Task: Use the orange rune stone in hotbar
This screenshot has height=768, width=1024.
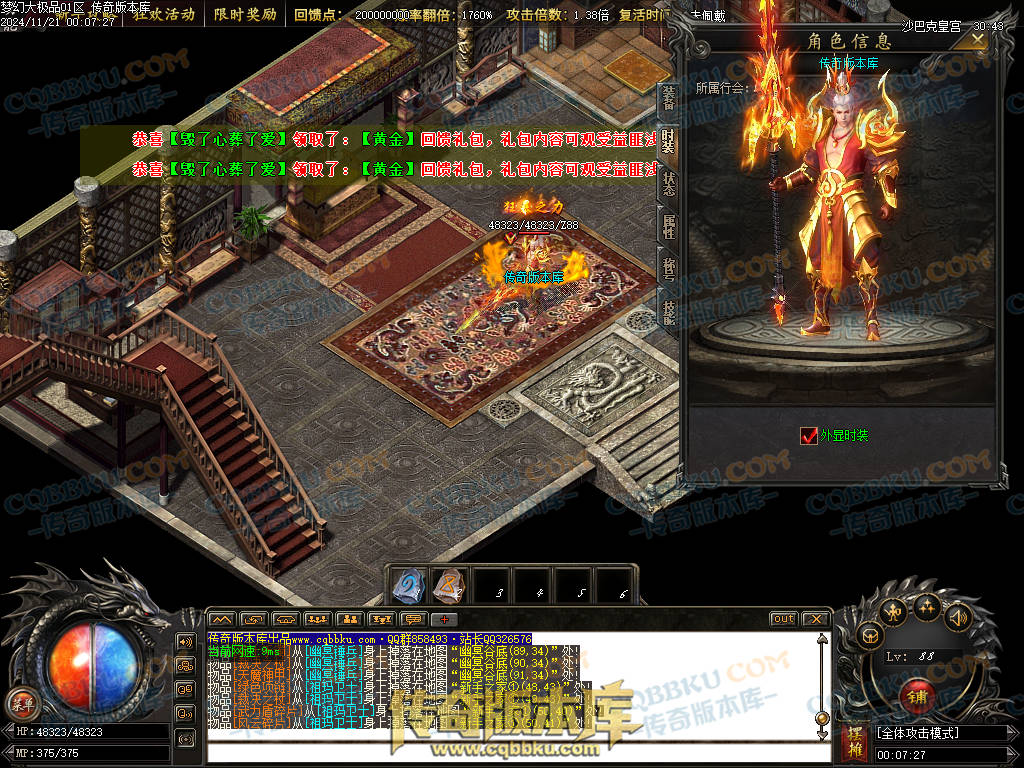Action: tap(448, 587)
